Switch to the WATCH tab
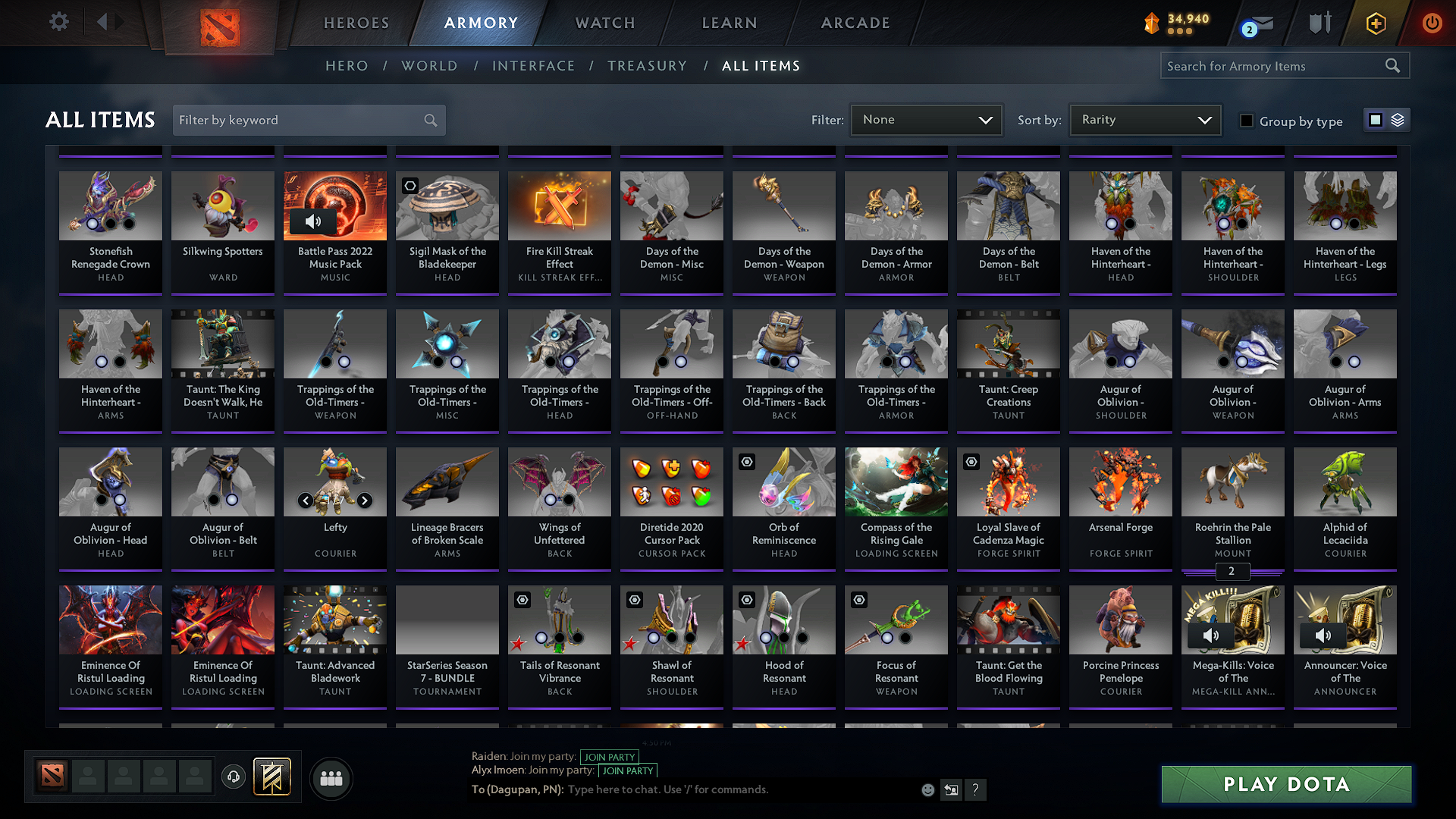Viewport: 1456px width, 819px height. tap(603, 23)
